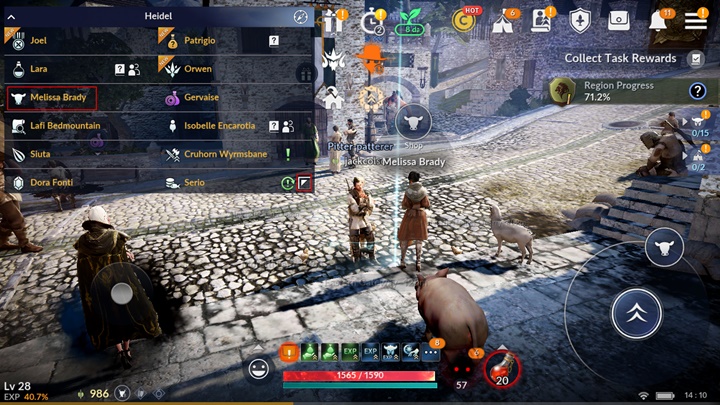Tap the Shop bull icon above Melissa Brady
The height and width of the screenshot is (405, 720).
point(413,124)
